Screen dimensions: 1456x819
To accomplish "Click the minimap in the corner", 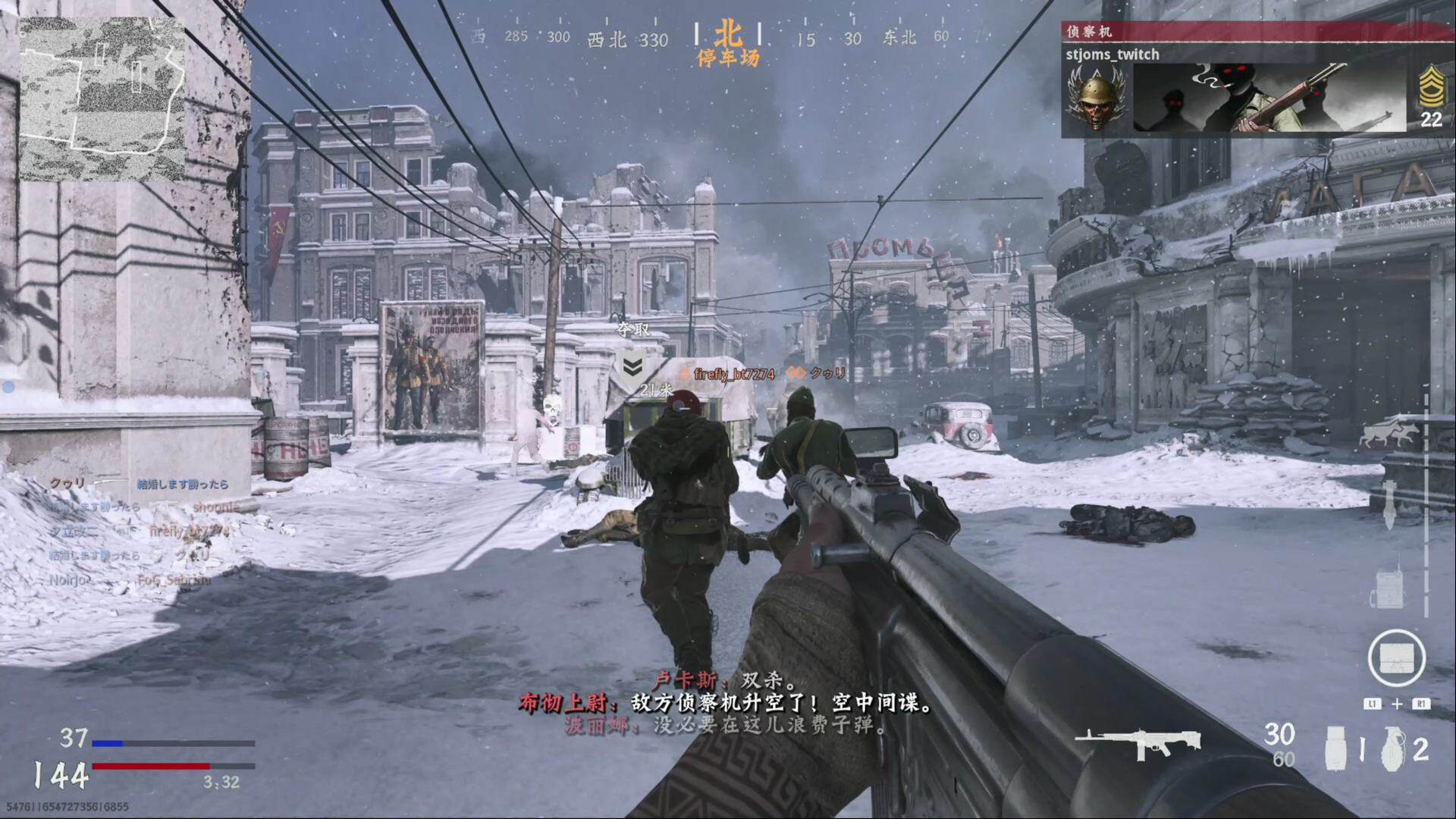I will 102,99.
